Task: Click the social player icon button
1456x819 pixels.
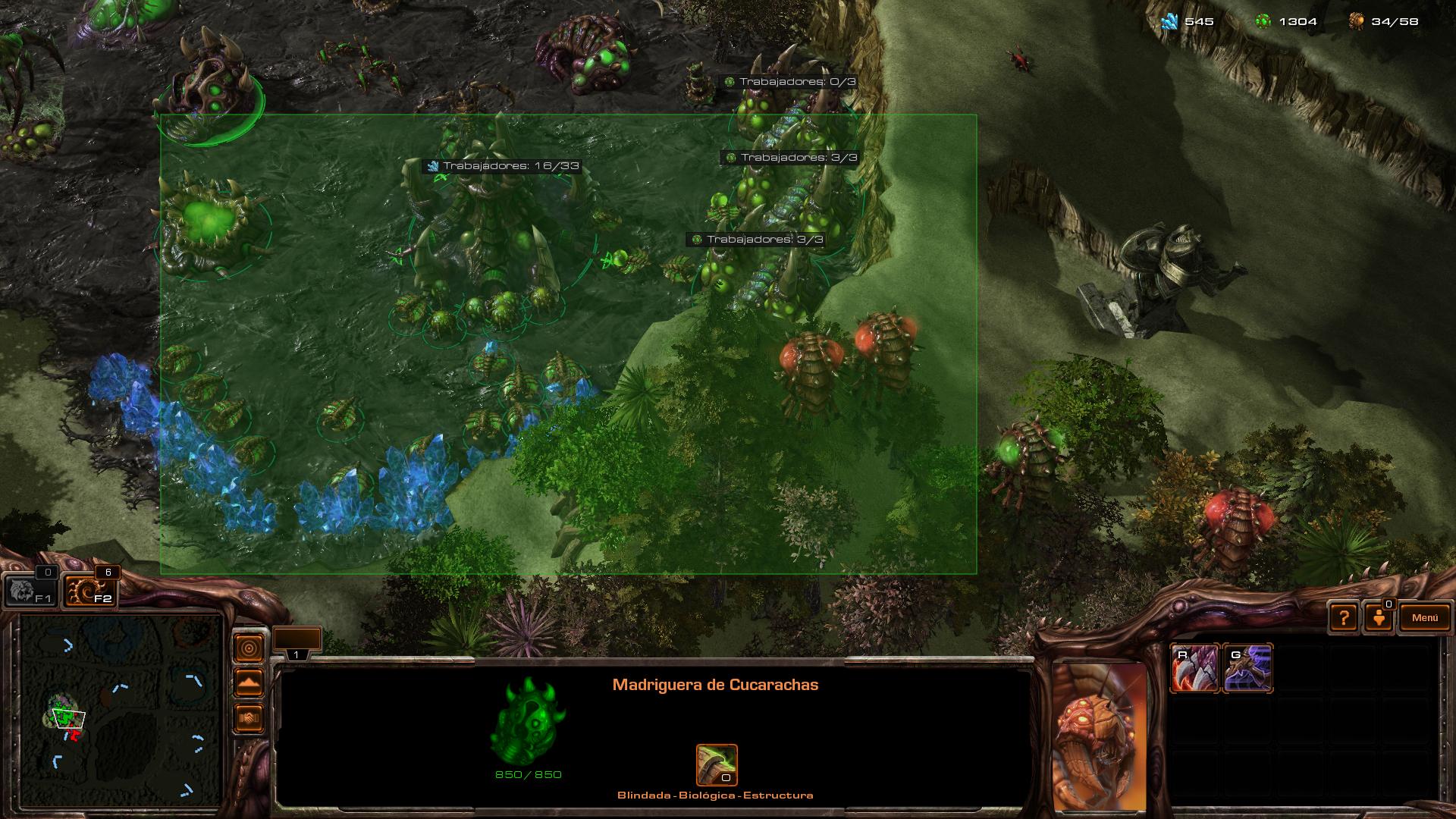Action: point(1379,618)
